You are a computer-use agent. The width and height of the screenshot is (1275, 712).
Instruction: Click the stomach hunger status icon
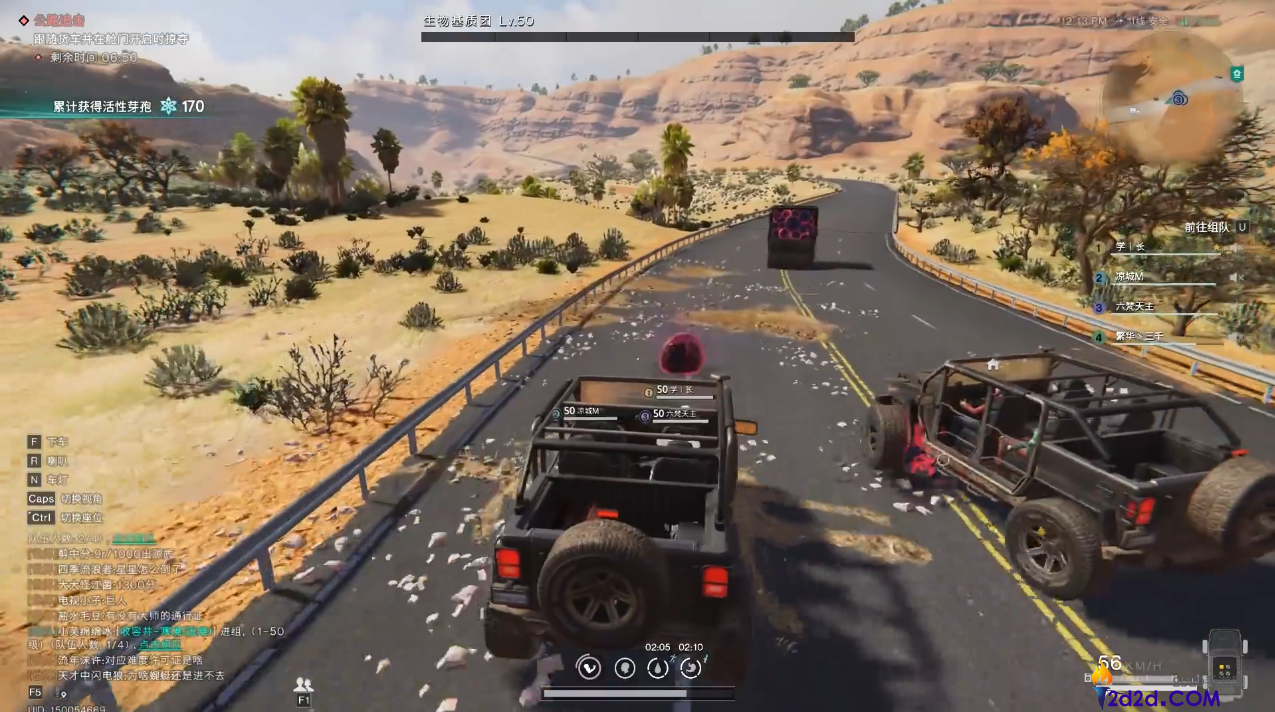click(691, 667)
